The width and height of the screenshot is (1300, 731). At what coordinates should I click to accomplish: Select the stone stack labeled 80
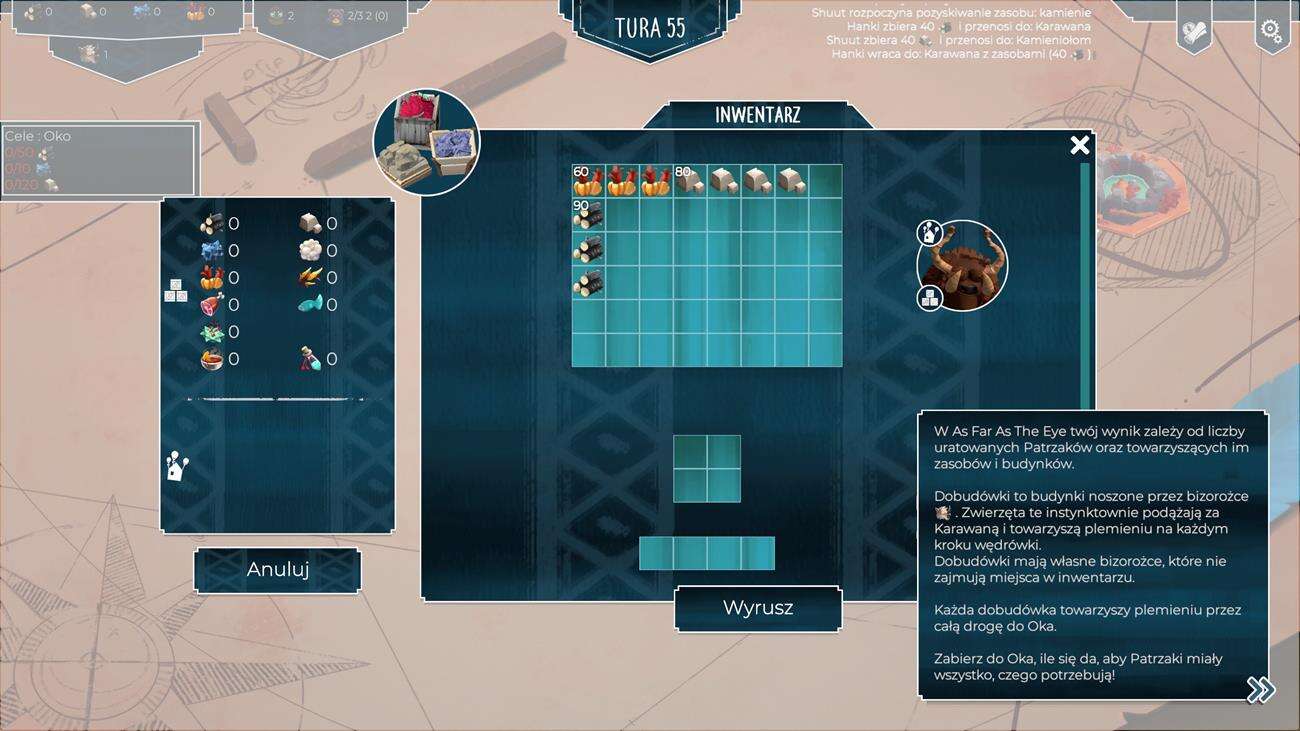point(690,181)
